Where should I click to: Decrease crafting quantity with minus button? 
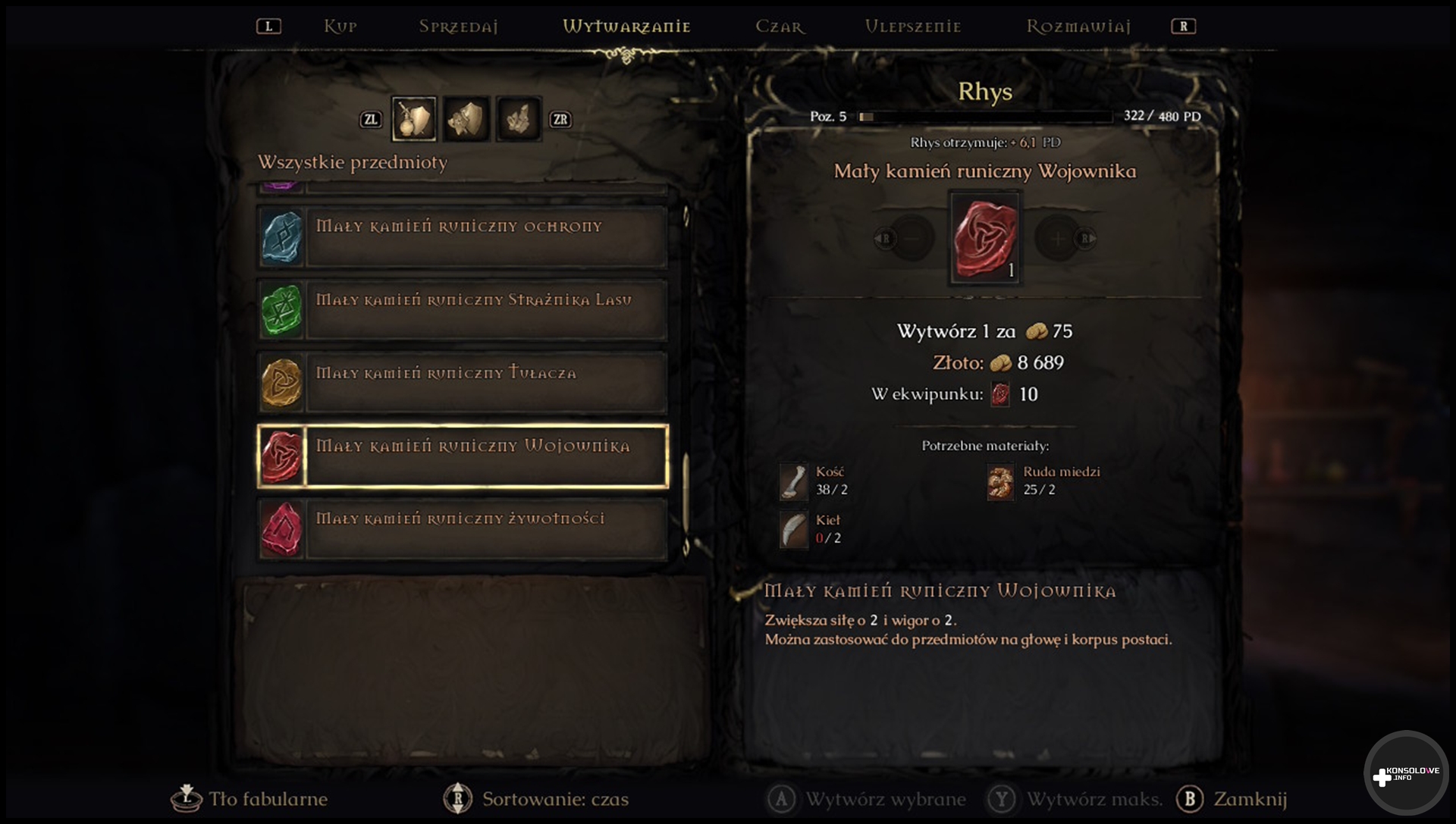tap(911, 239)
